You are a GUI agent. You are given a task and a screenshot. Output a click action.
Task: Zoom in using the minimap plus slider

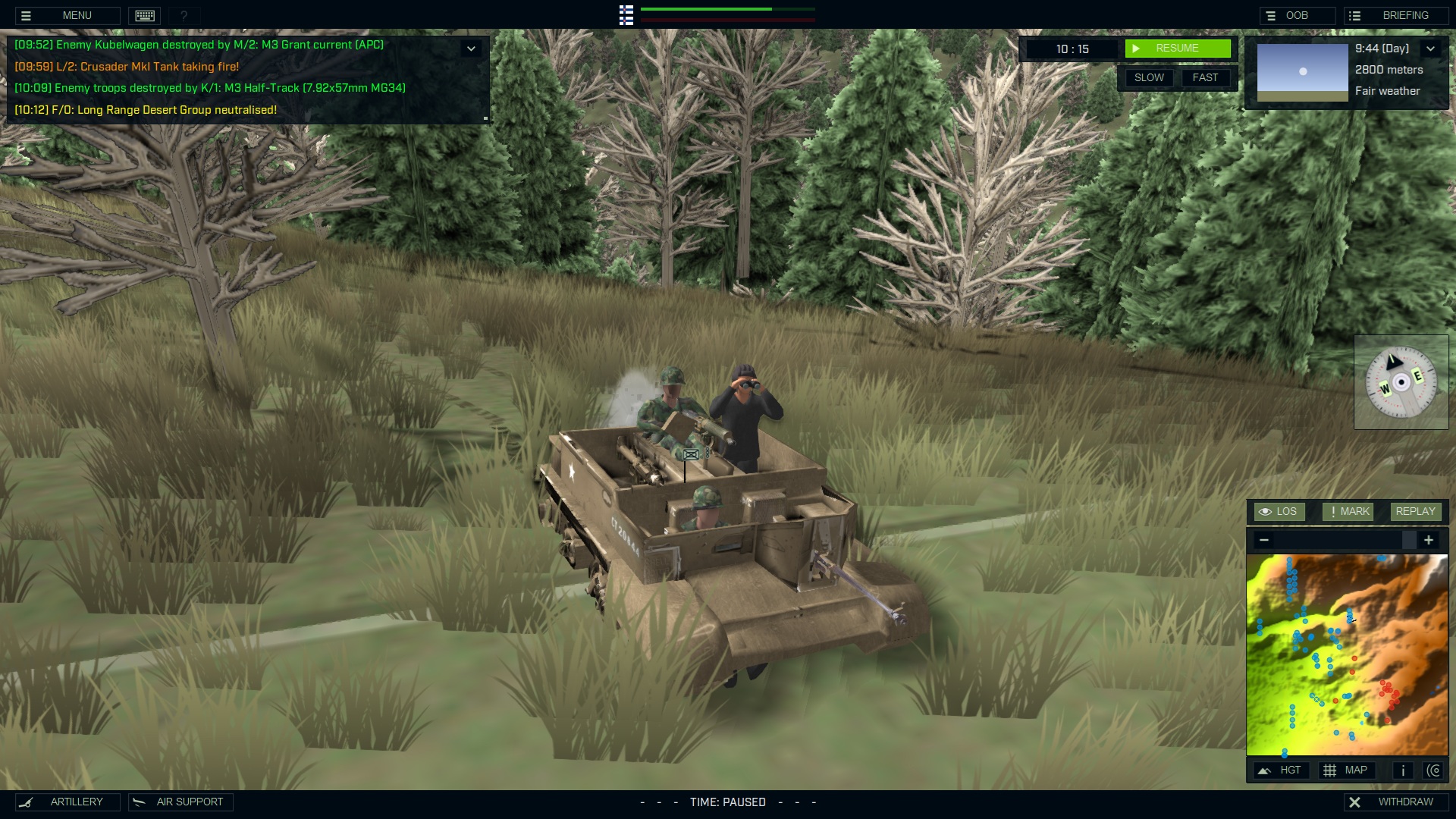[1429, 540]
